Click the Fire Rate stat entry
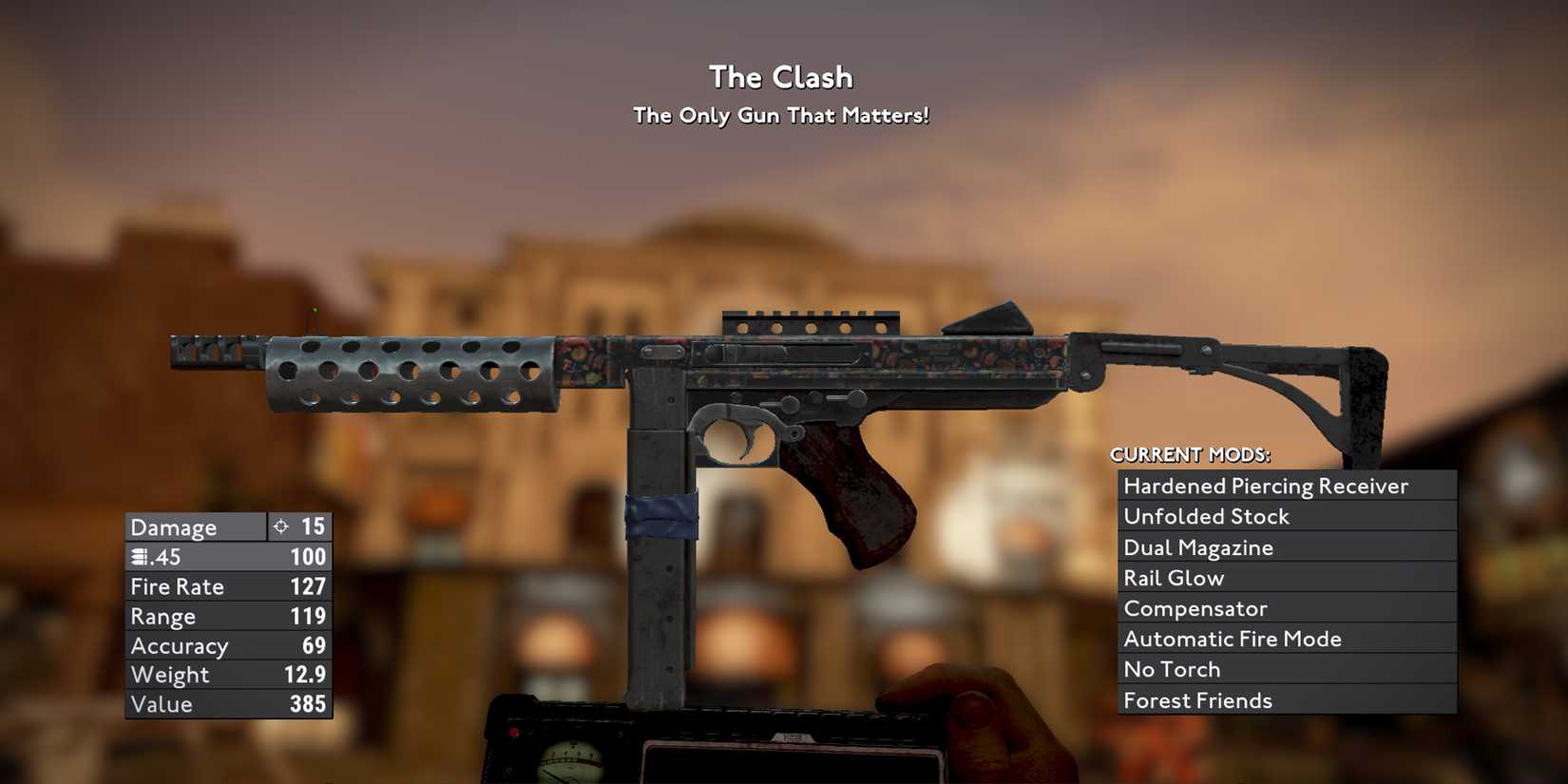Viewport: 1568px width, 784px height. [178, 586]
